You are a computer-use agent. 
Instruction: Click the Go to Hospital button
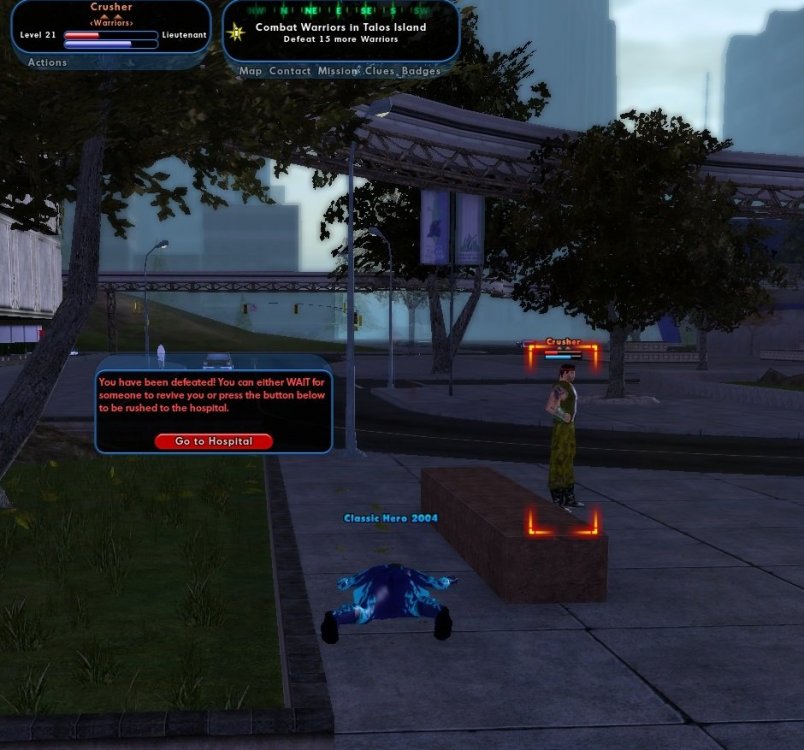tap(213, 441)
